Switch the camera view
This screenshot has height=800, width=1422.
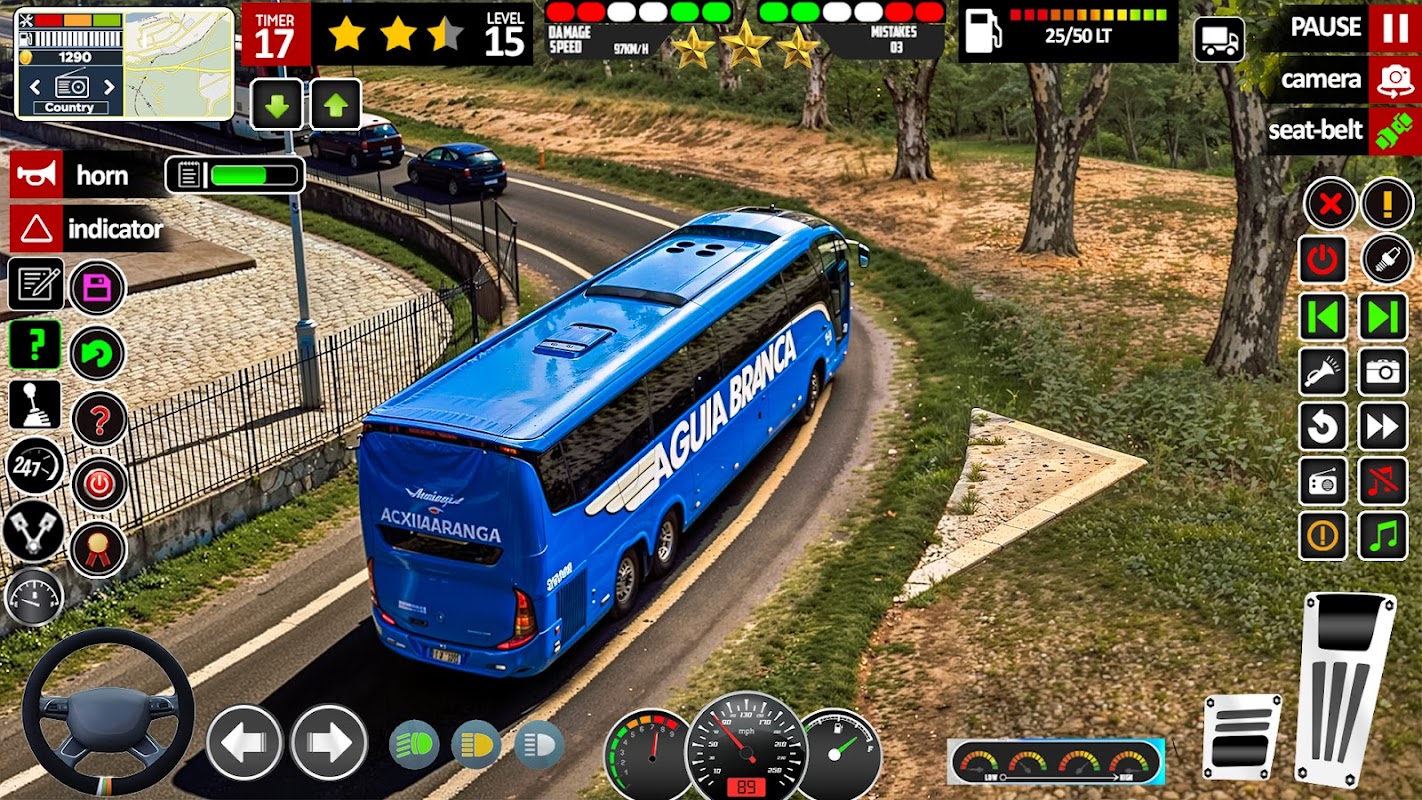(x=1394, y=80)
